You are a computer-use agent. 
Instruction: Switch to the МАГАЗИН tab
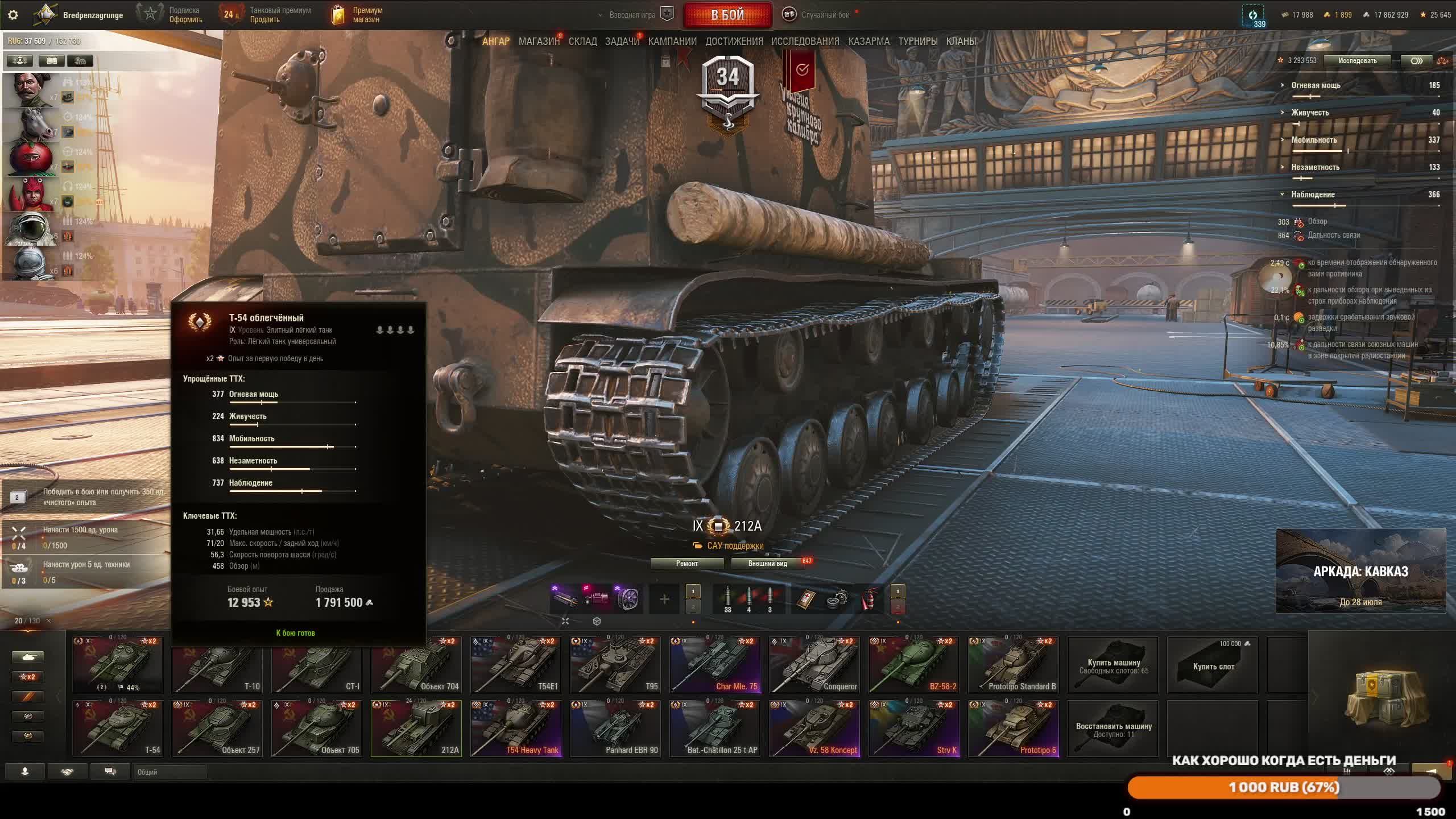[x=538, y=42]
